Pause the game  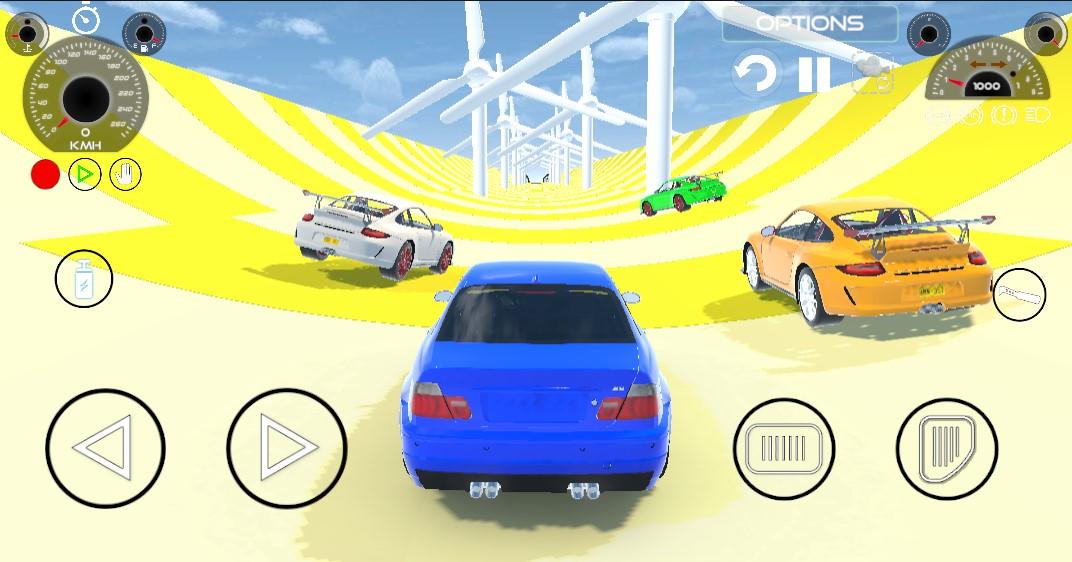coord(814,74)
